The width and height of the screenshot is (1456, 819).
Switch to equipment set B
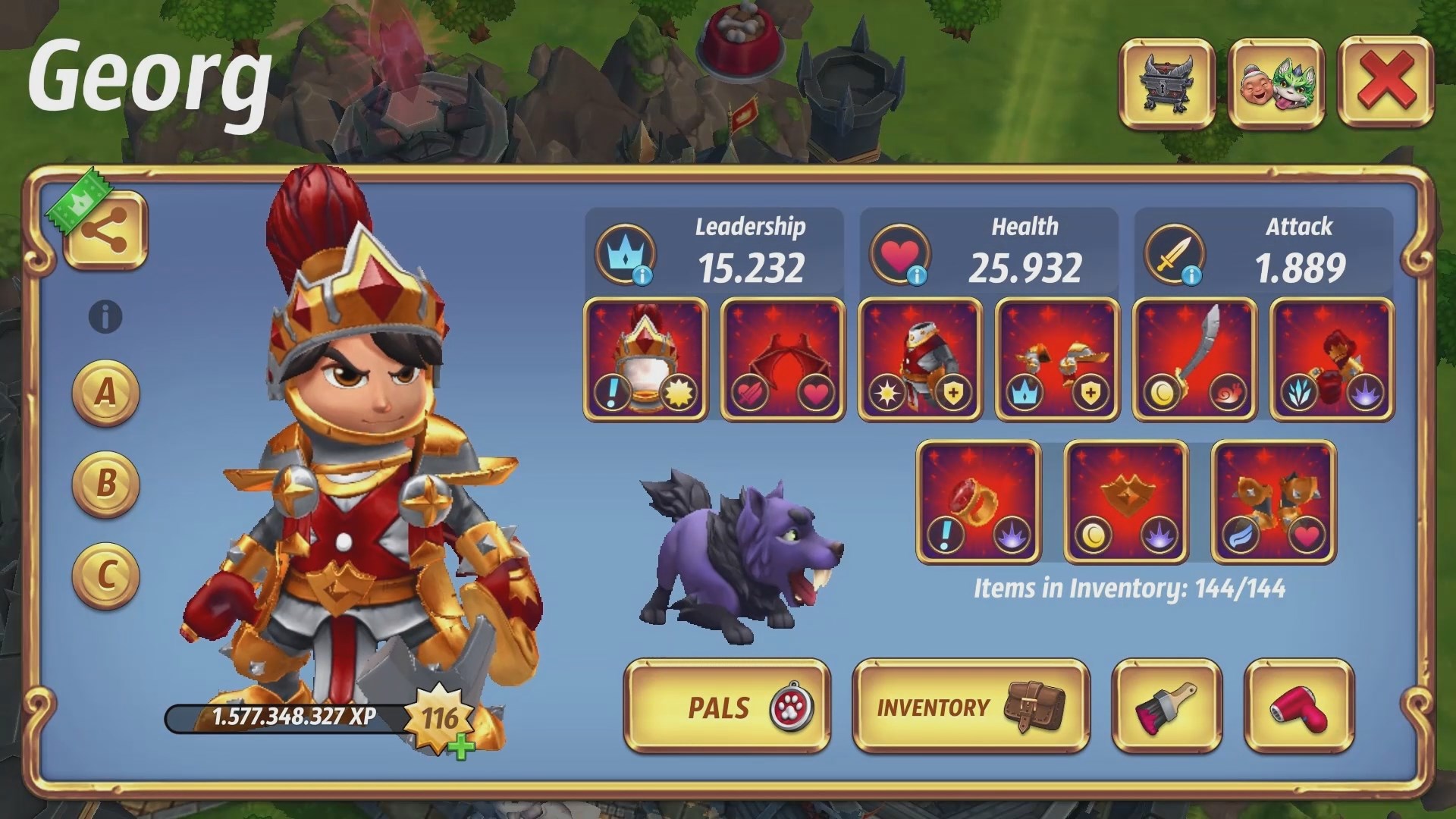point(106,479)
